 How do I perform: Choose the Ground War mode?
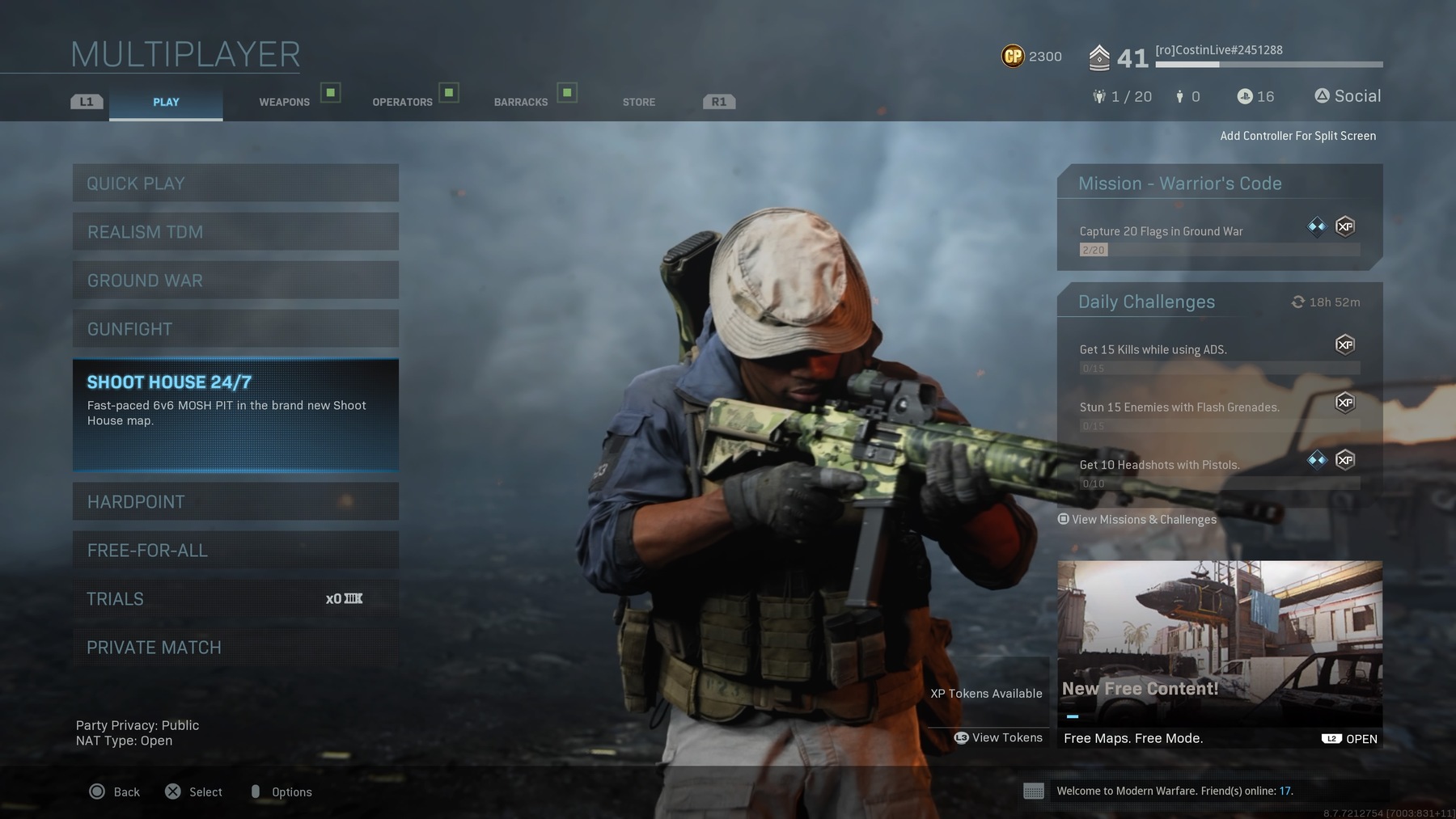pyautogui.click(x=235, y=281)
